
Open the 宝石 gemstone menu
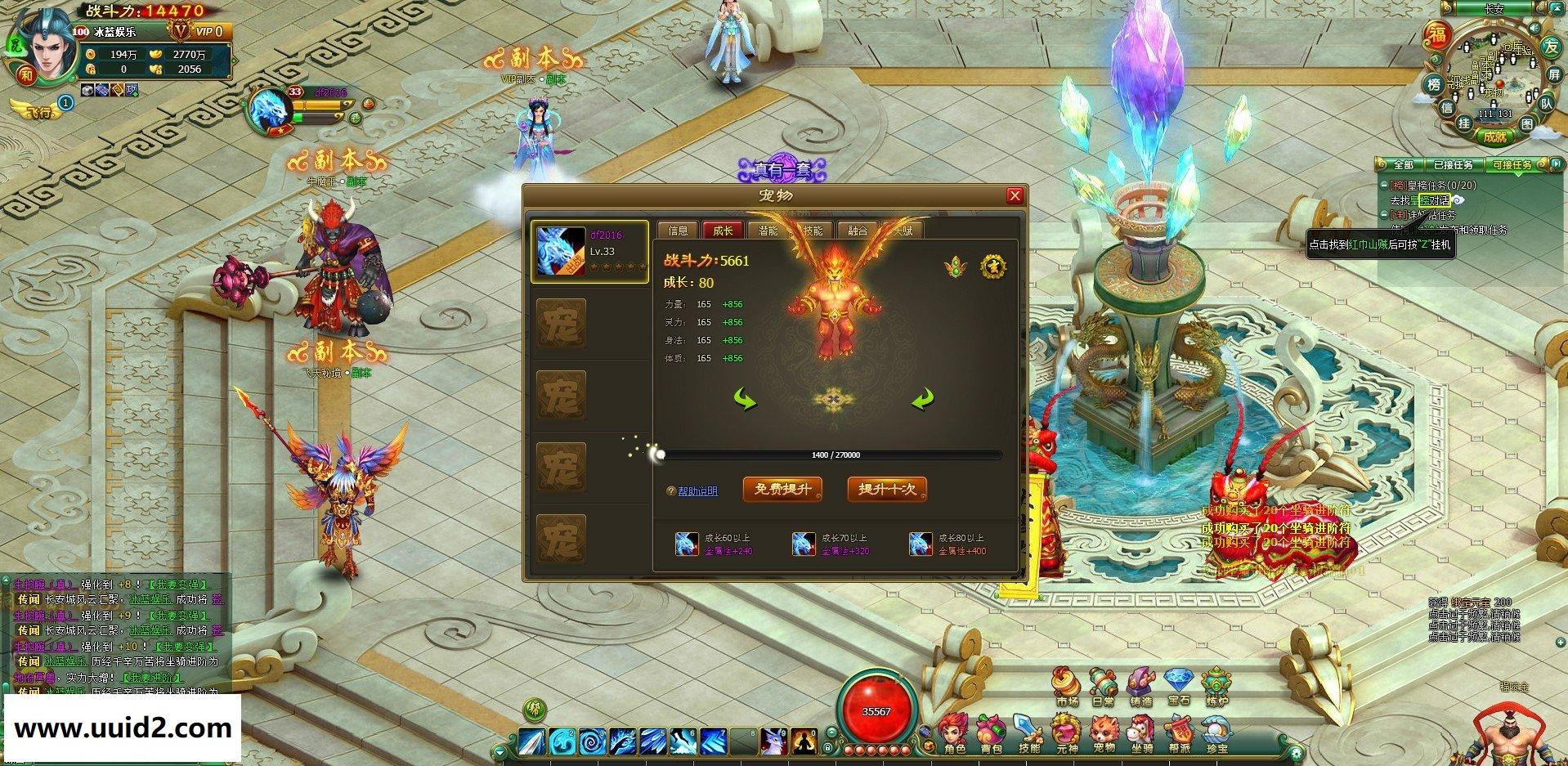1178,685
